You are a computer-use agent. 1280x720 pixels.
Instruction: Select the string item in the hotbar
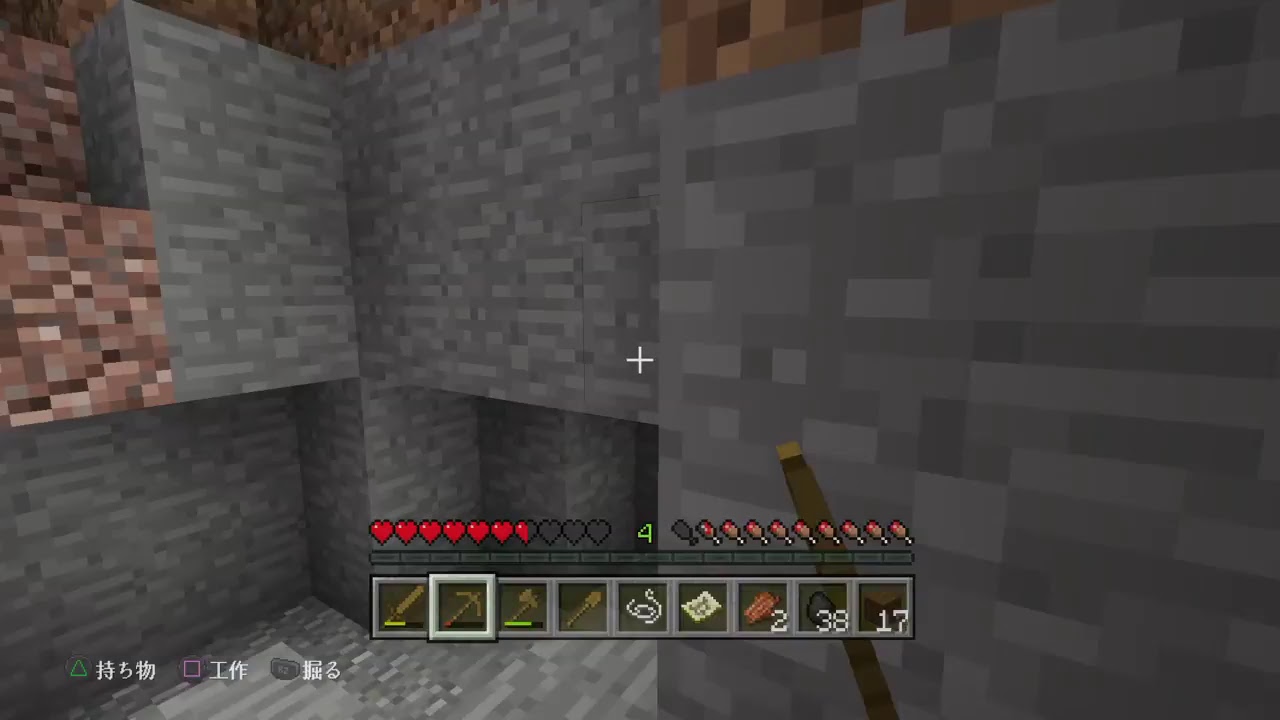(x=641, y=605)
